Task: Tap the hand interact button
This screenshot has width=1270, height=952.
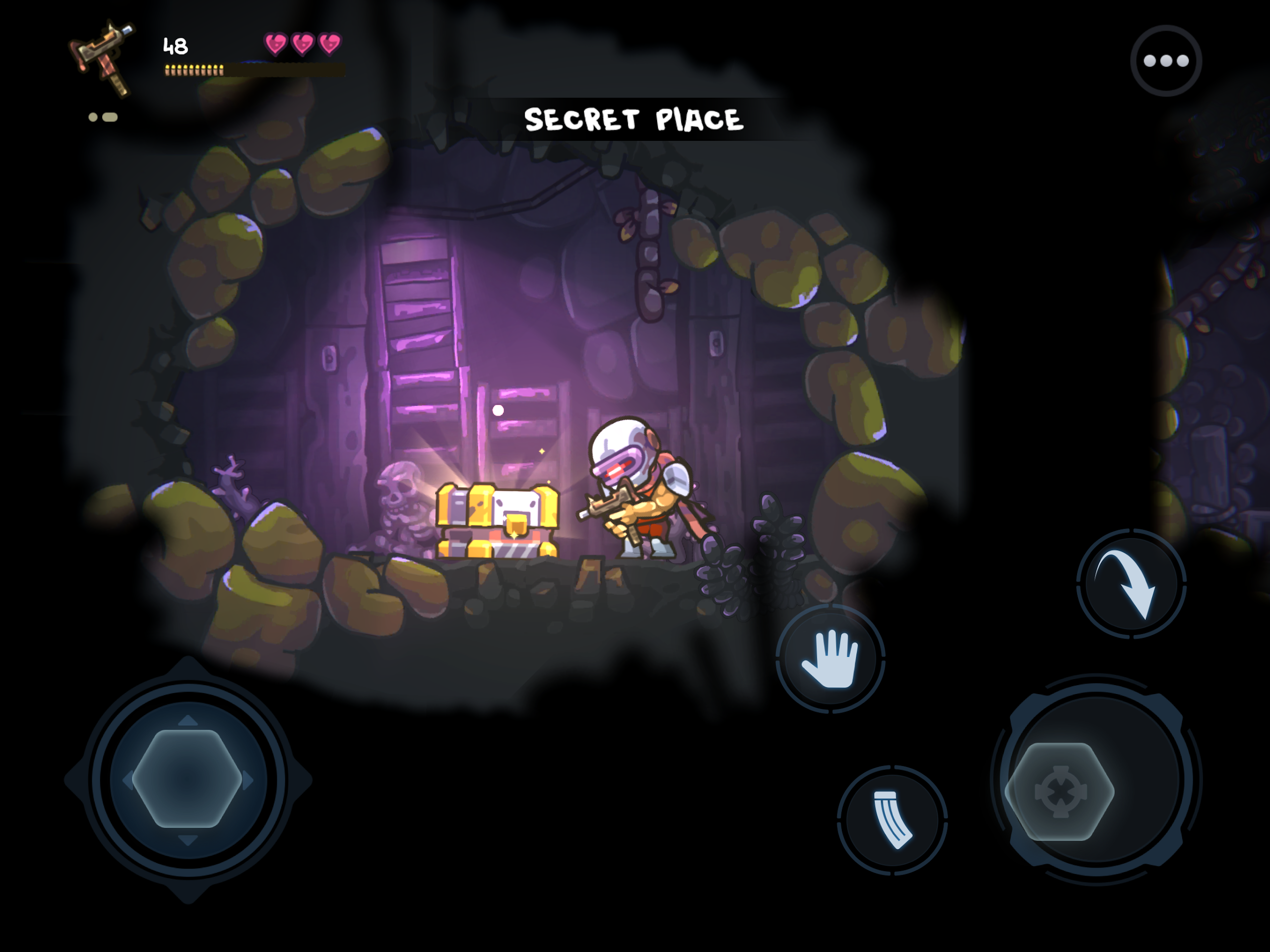Action: coord(830,659)
